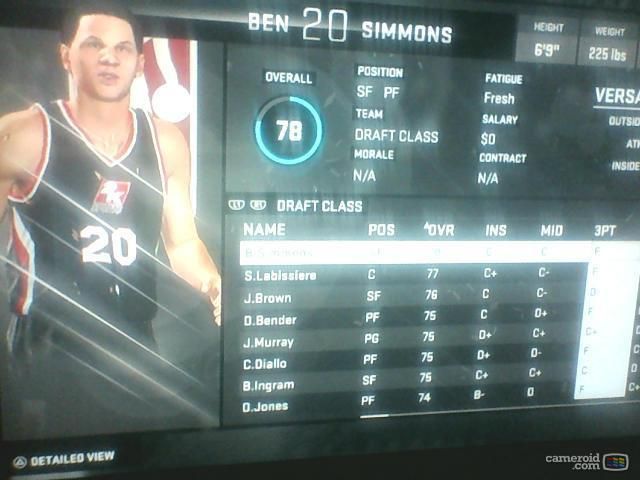Sort by the 3PT rating column
The width and height of the screenshot is (640, 480).
point(605,230)
